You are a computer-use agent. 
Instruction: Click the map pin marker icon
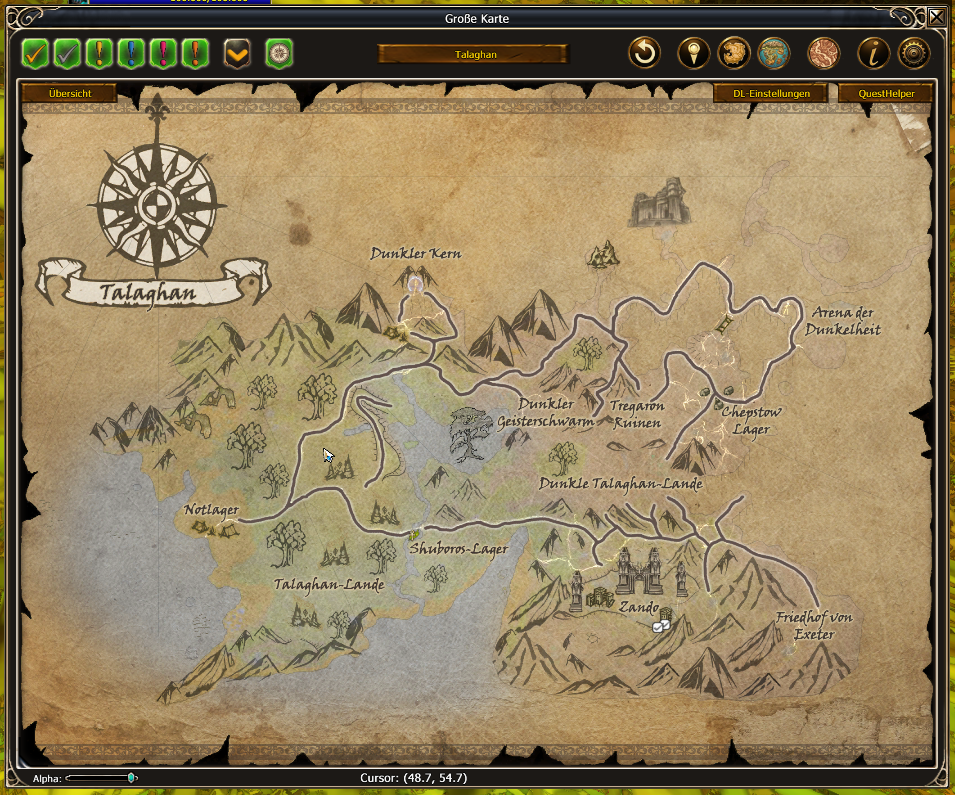click(x=693, y=53)
